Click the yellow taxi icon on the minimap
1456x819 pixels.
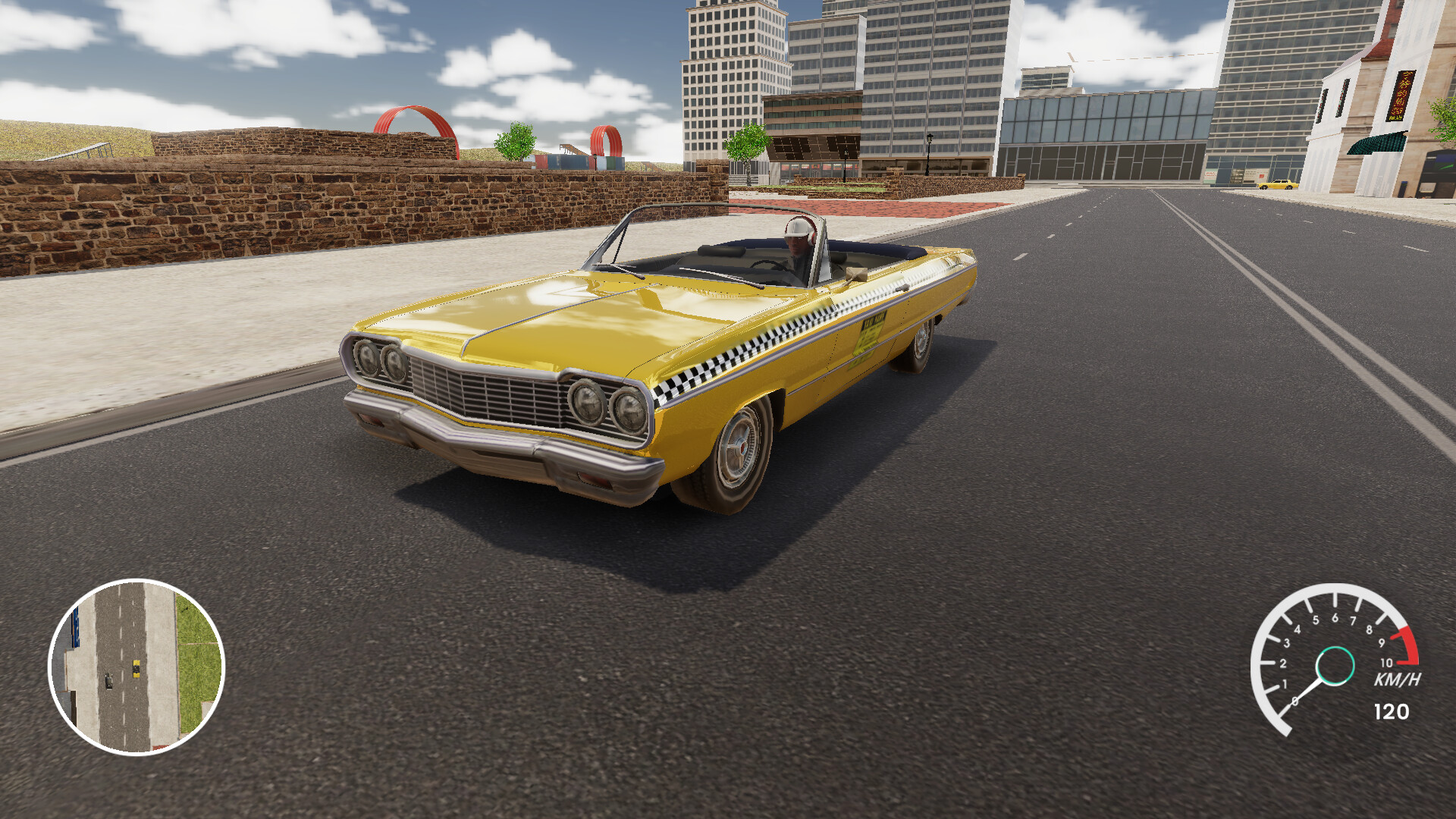(136, 668)
